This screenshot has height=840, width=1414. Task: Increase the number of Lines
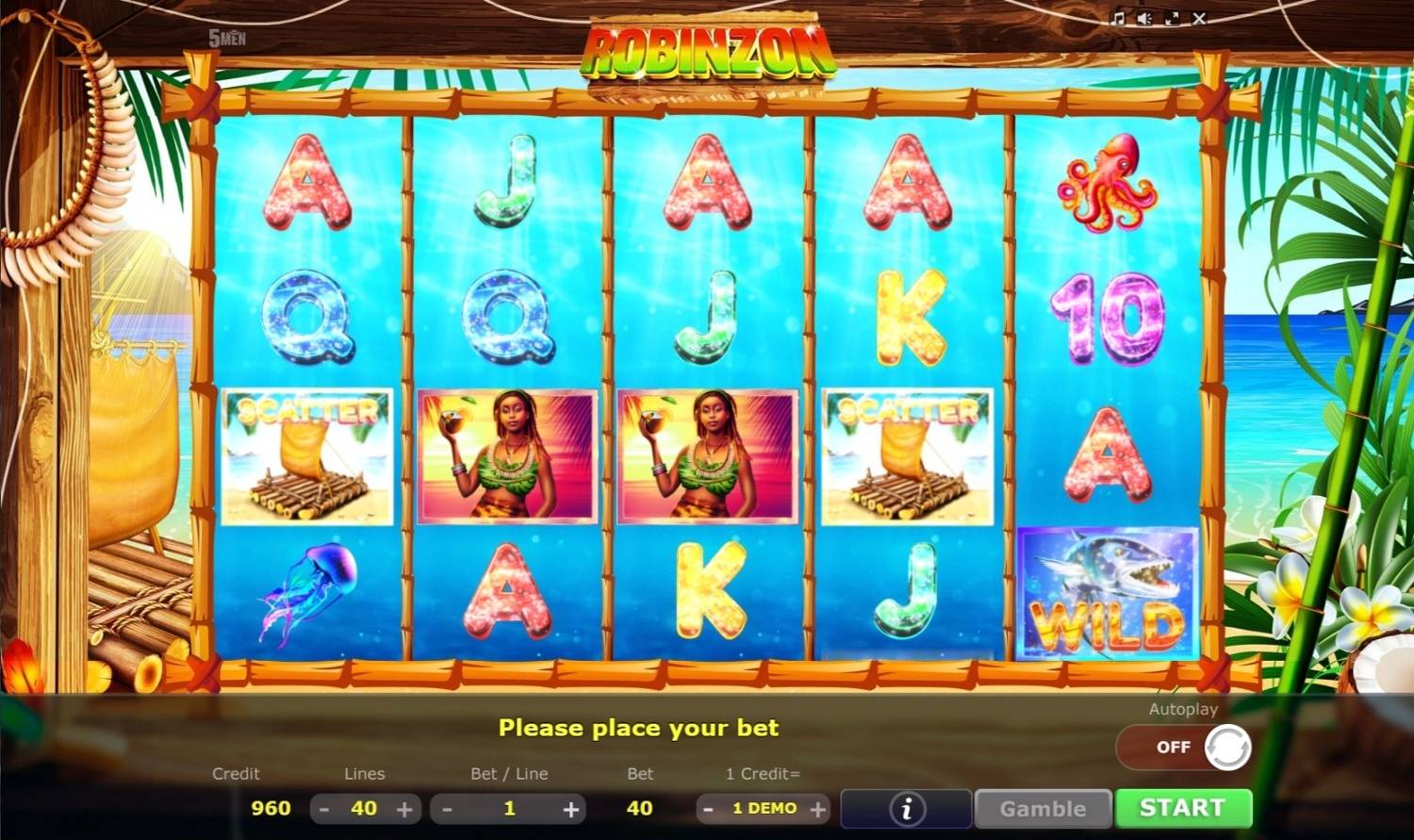tap(404, 809)
